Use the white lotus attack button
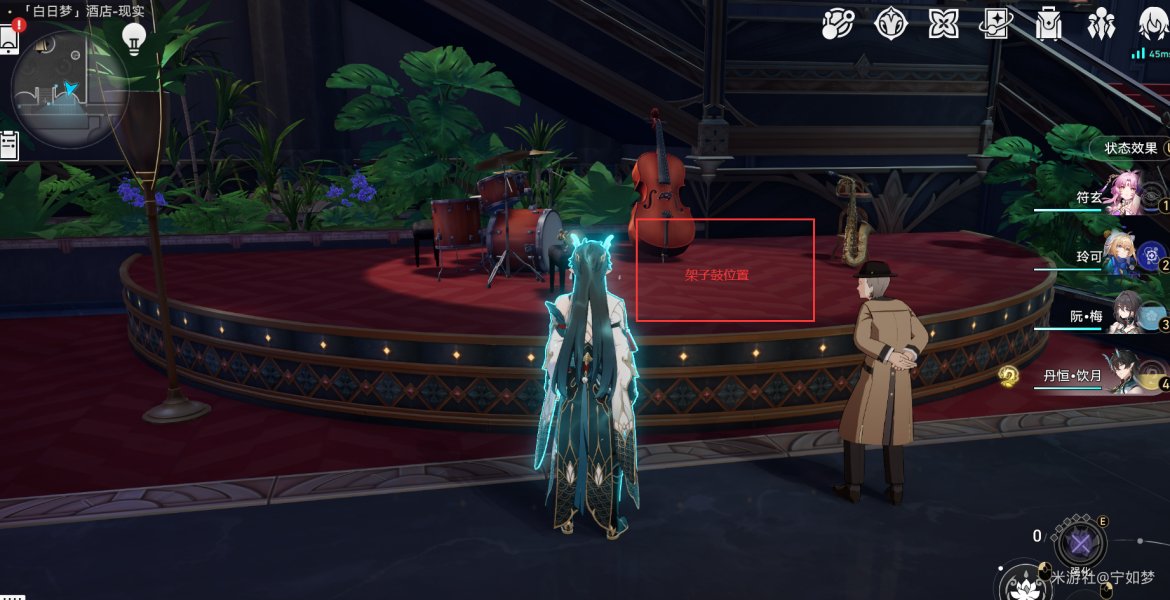 1023,586
